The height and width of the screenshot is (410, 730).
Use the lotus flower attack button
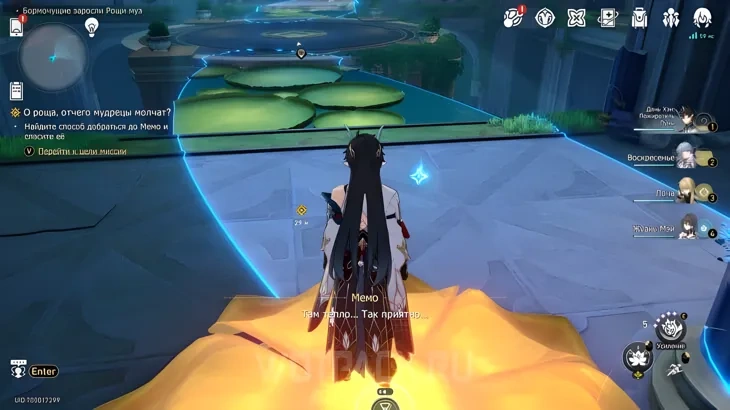coord(638,357)
